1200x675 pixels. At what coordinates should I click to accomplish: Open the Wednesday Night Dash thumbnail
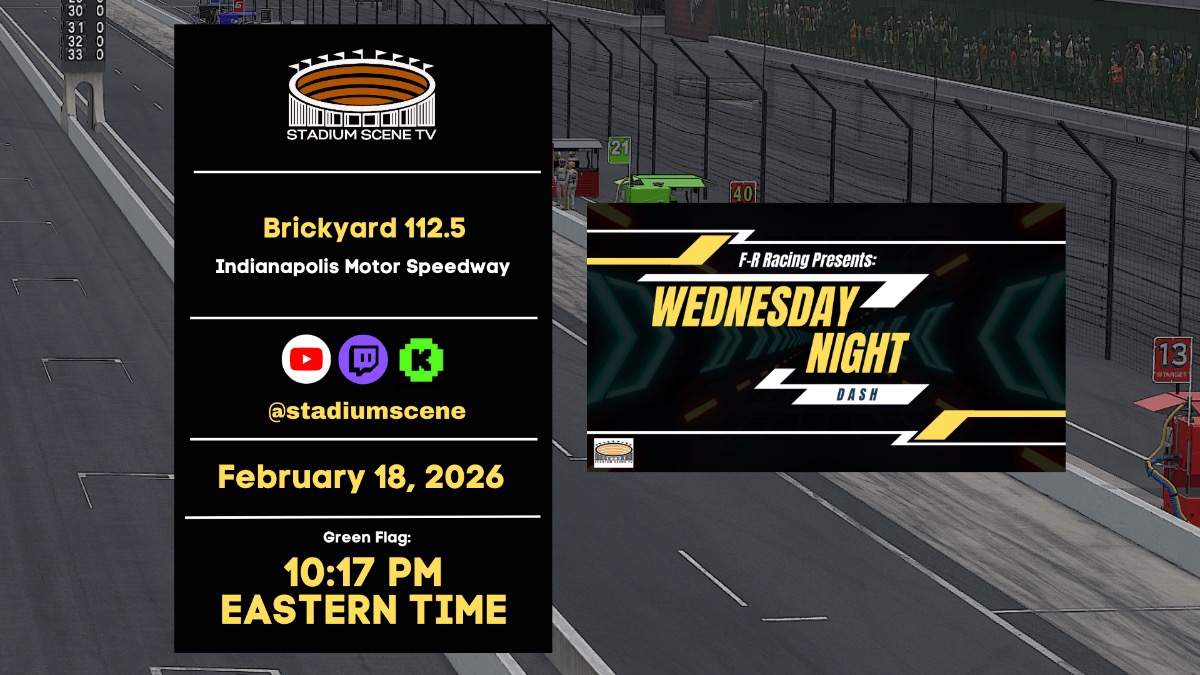[x=825, y=337]
